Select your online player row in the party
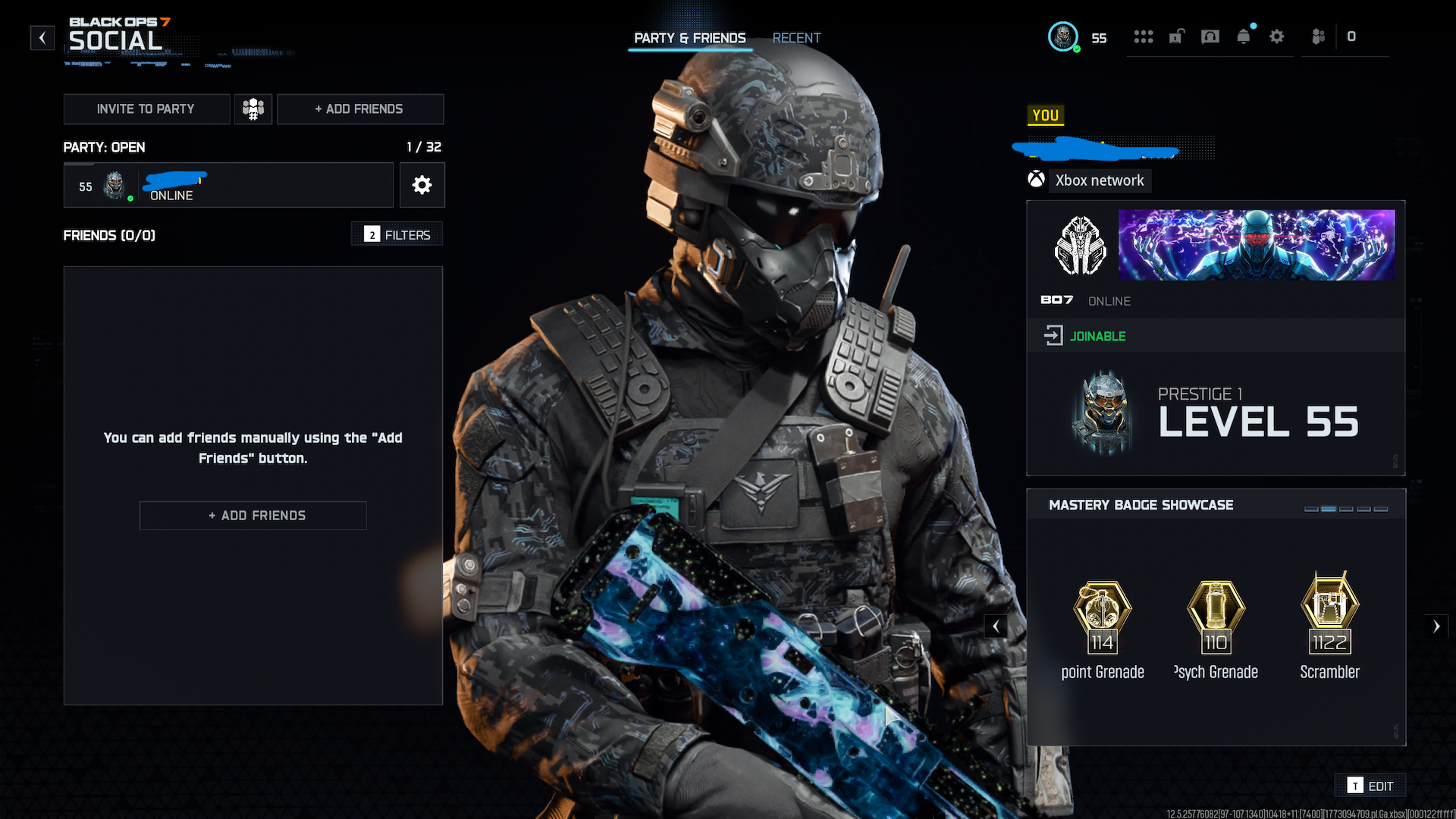 tap(227, 185)
